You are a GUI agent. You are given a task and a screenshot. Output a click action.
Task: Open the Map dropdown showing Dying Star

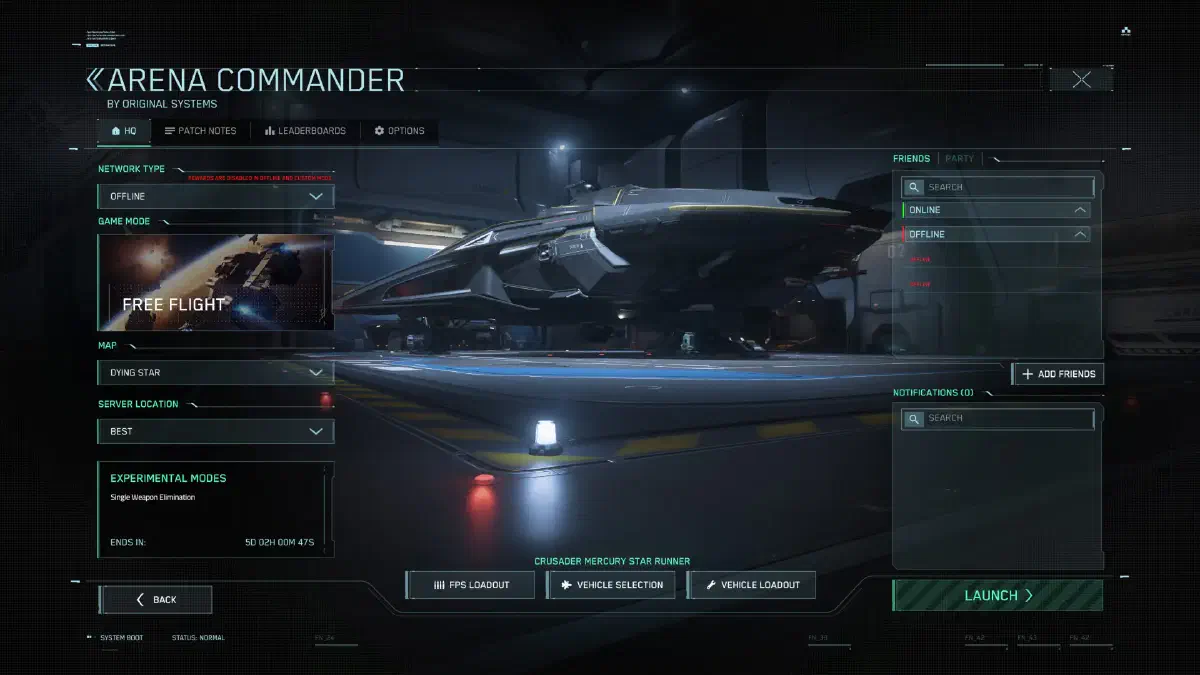pyautogui.click(x=216, y=373)
